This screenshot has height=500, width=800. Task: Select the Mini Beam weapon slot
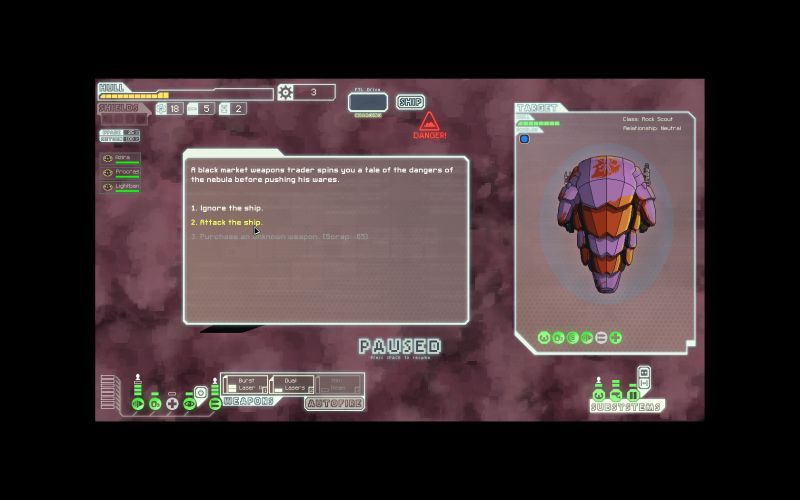click(339, 384)
